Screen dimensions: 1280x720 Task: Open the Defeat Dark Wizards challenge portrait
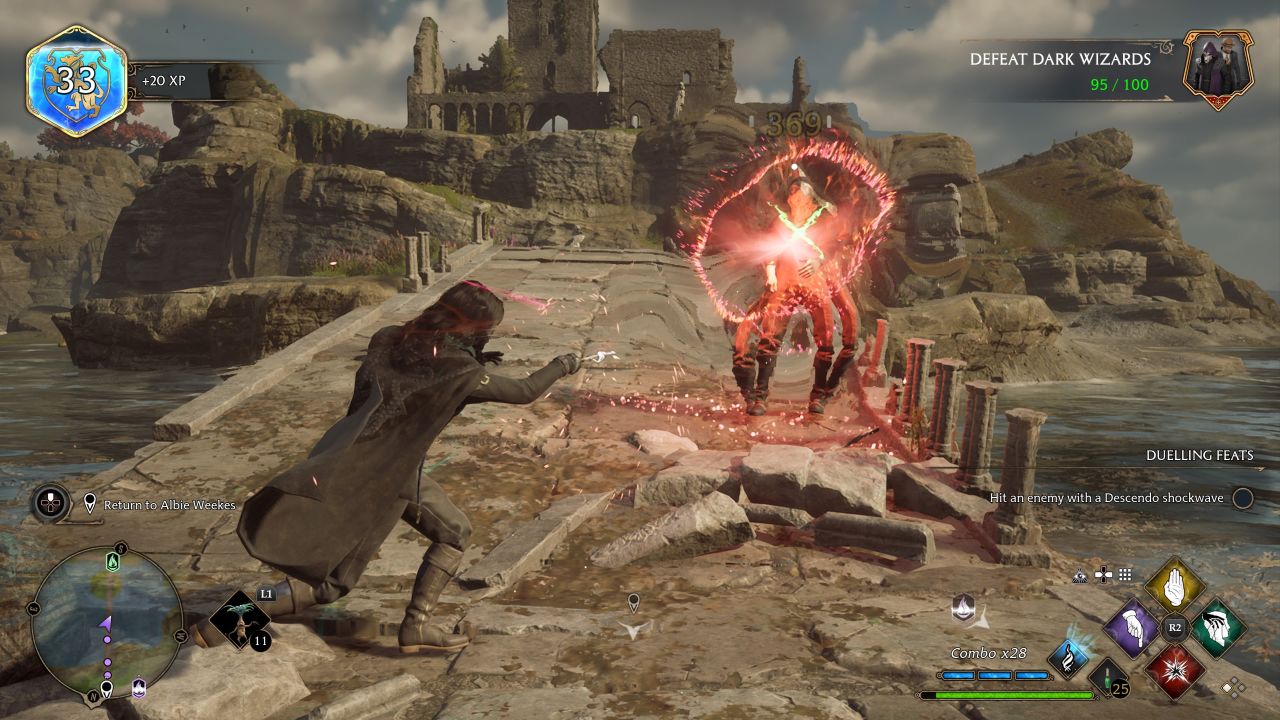[x=1218, y=68]
